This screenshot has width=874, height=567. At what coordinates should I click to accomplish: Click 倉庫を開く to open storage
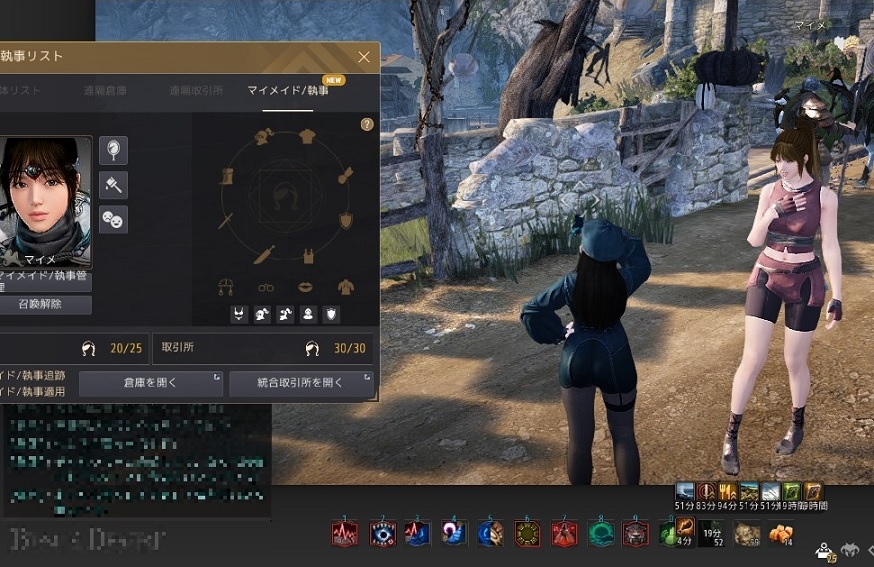(151, 383)
